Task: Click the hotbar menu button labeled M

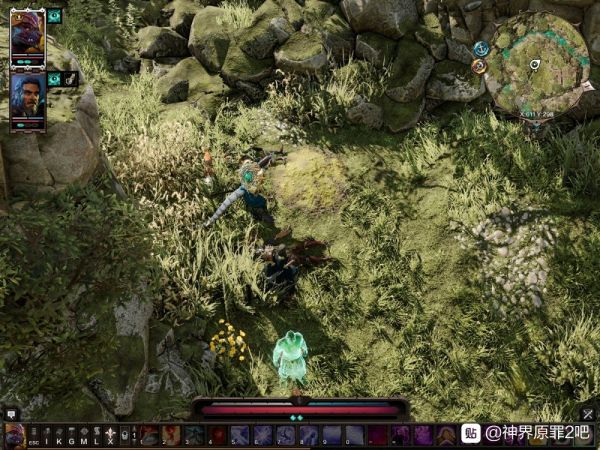Action: tap(84, 435)
